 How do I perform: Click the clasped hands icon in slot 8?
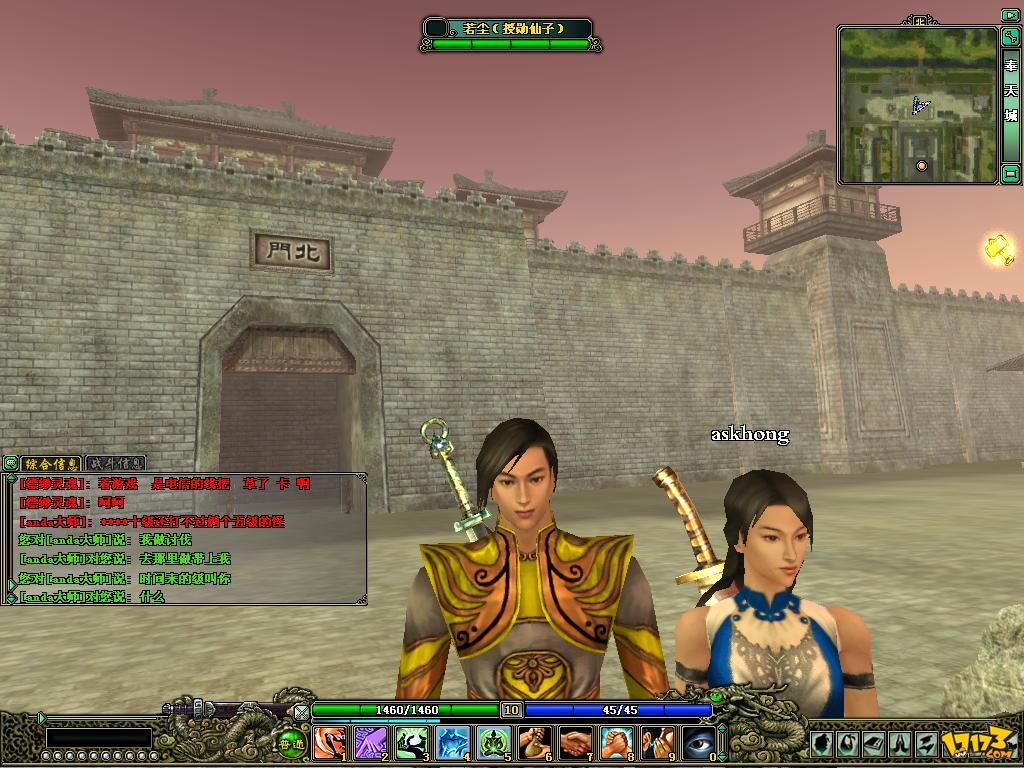(x=615, y=742)
